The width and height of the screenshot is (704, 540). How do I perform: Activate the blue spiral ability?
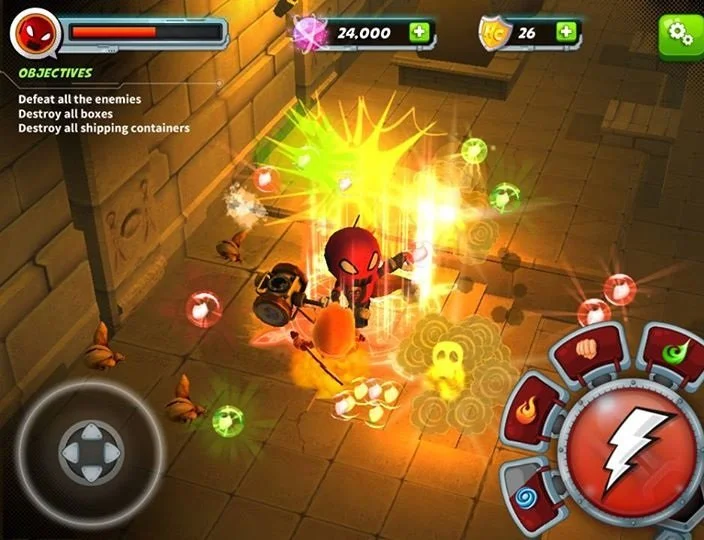tap(526, 493)
